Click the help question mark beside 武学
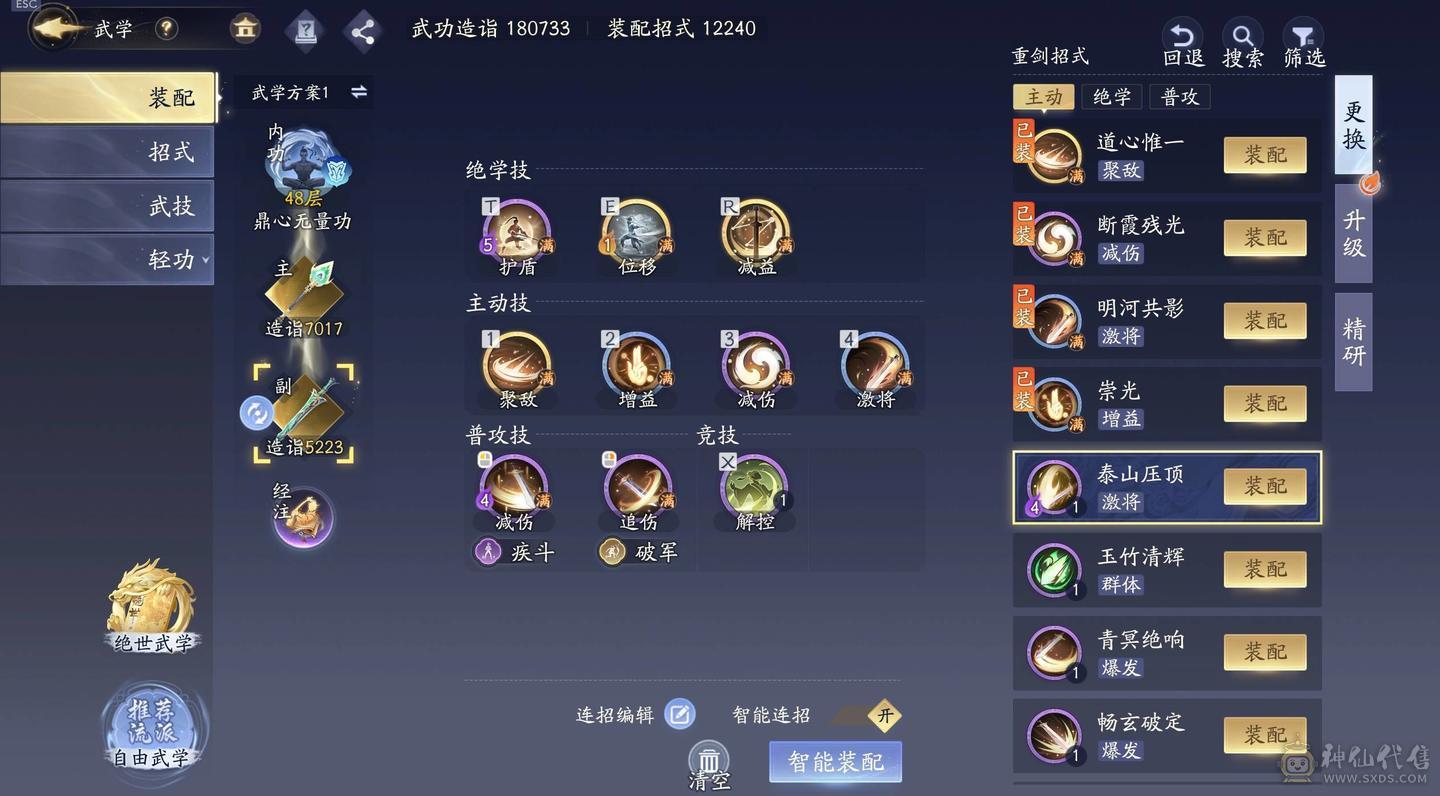The image size is (1440, 796). (166, 29)
